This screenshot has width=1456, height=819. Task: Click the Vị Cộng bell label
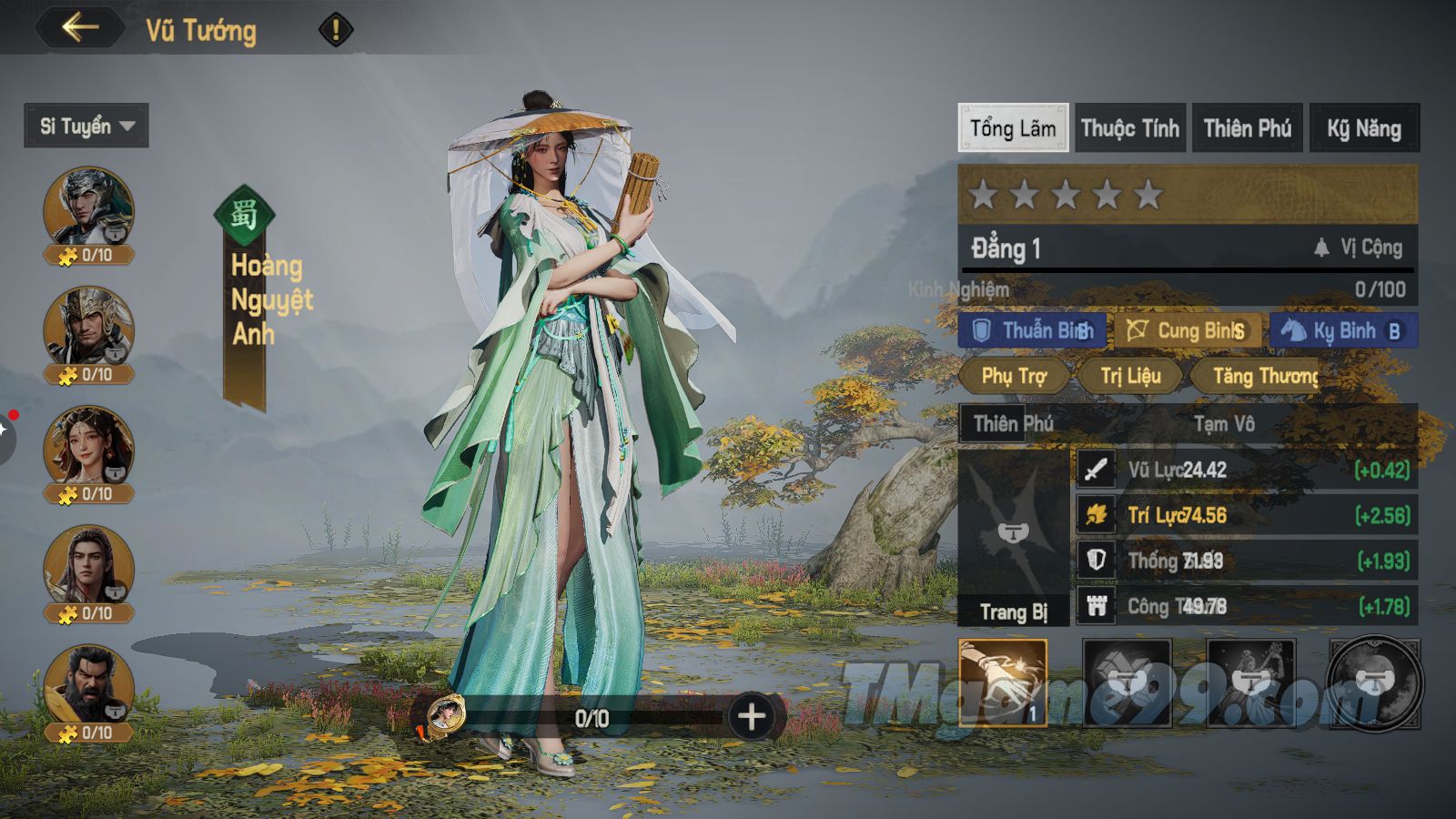[1360, 248]
